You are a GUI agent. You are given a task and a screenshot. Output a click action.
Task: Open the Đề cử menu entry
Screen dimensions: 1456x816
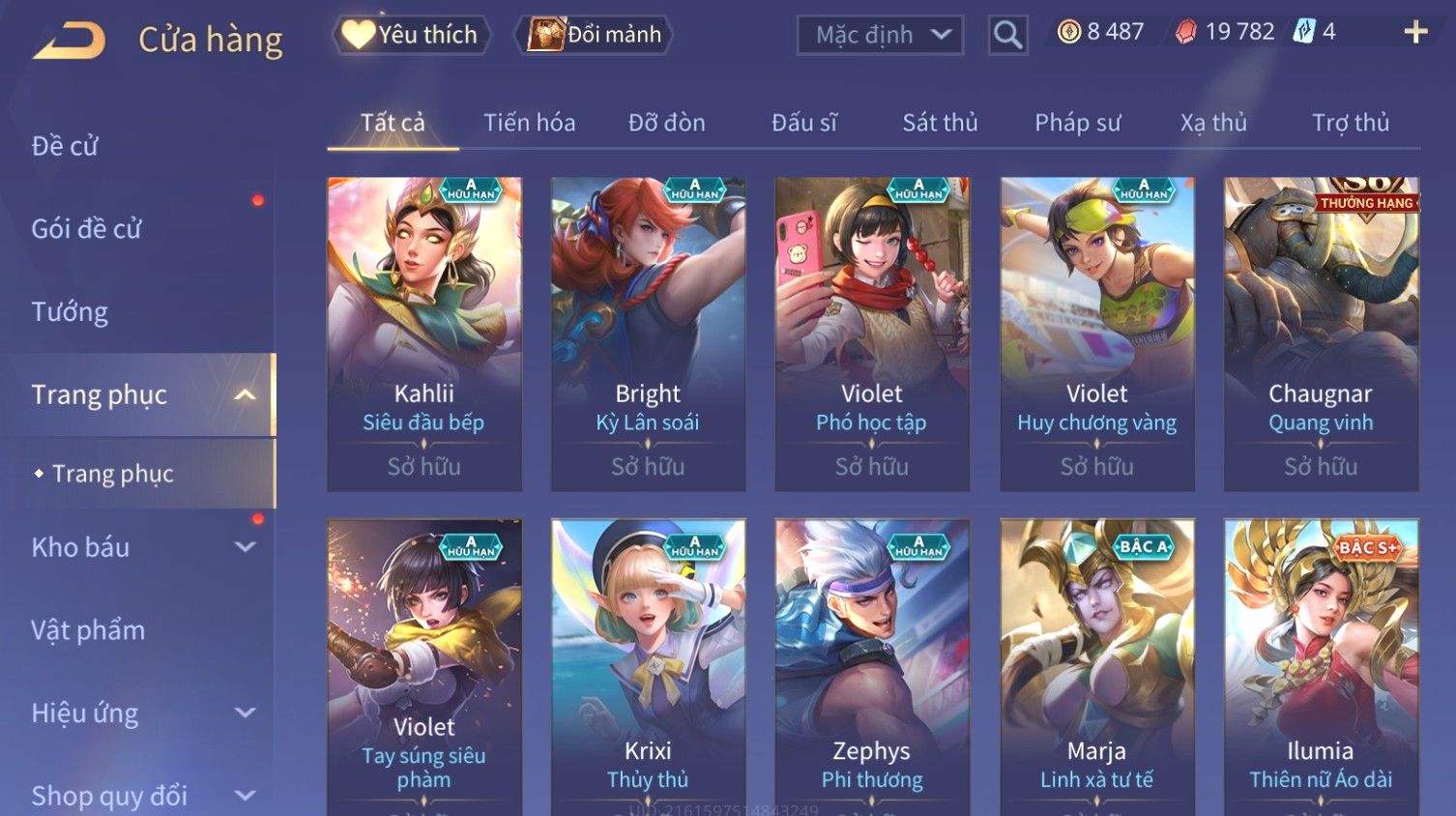[x=65, y=146]
